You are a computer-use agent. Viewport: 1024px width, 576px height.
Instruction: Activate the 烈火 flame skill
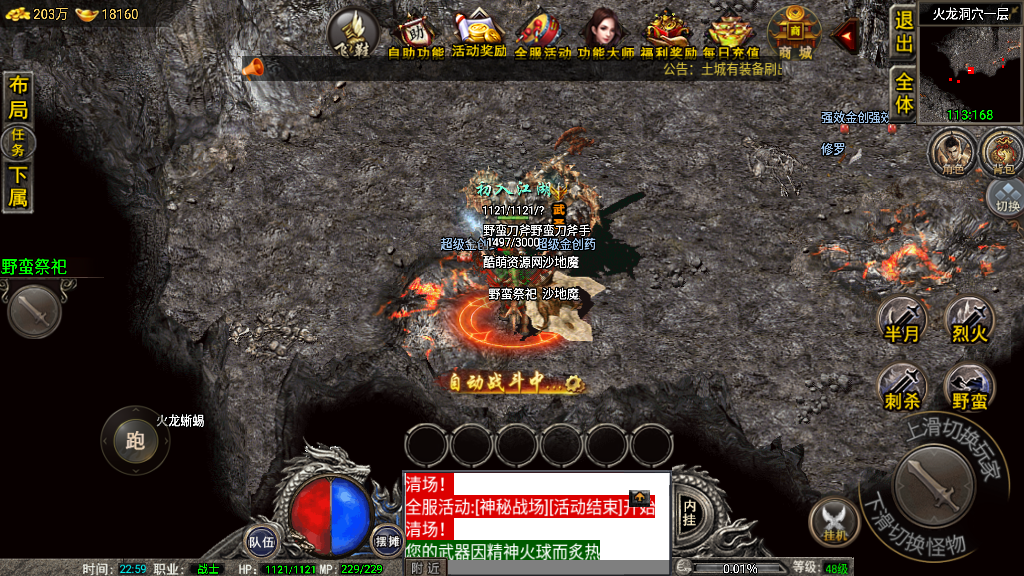[x=969, y=321]
